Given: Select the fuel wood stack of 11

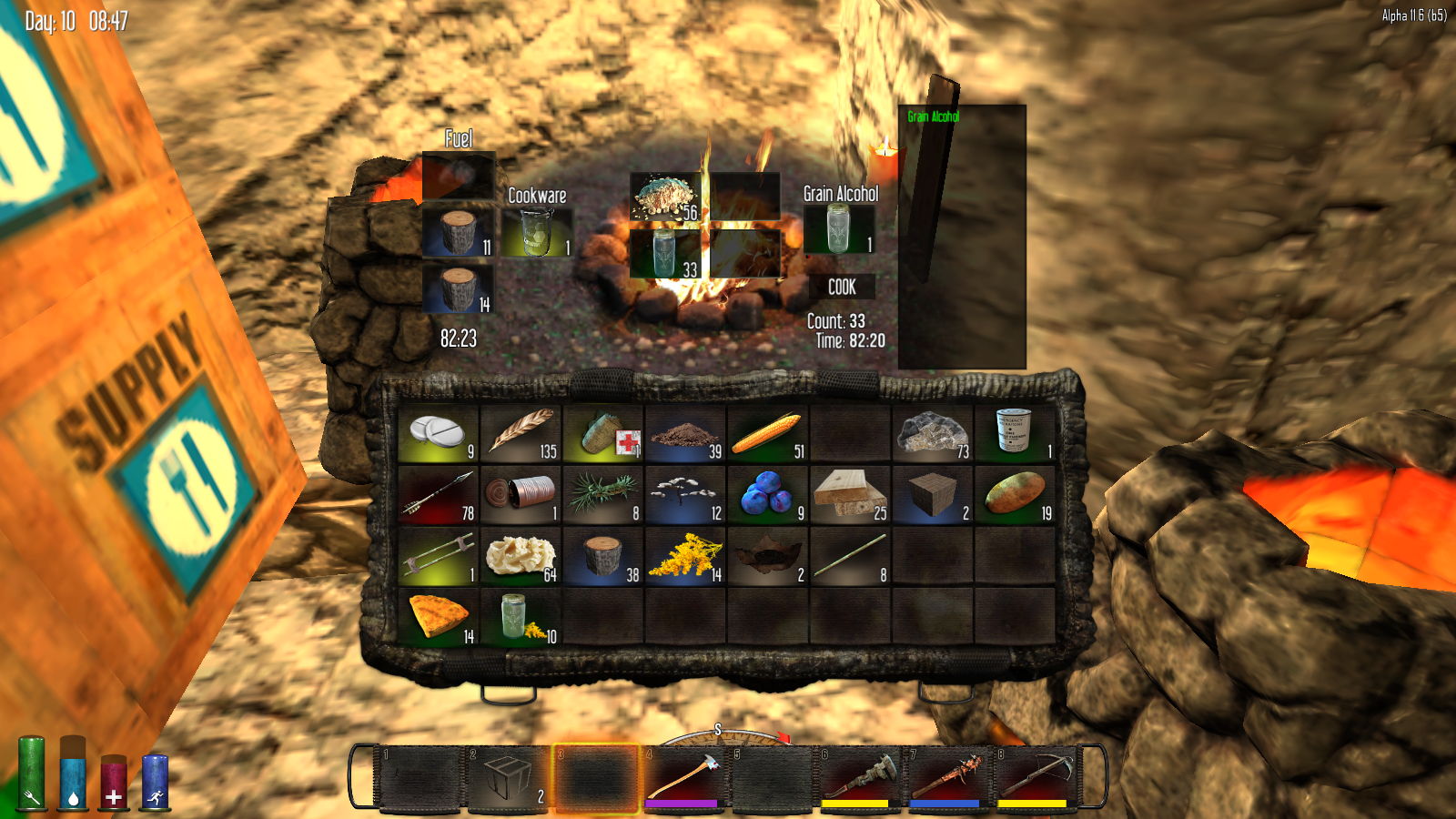Looking at the screenshot, I should pos(459,232).
